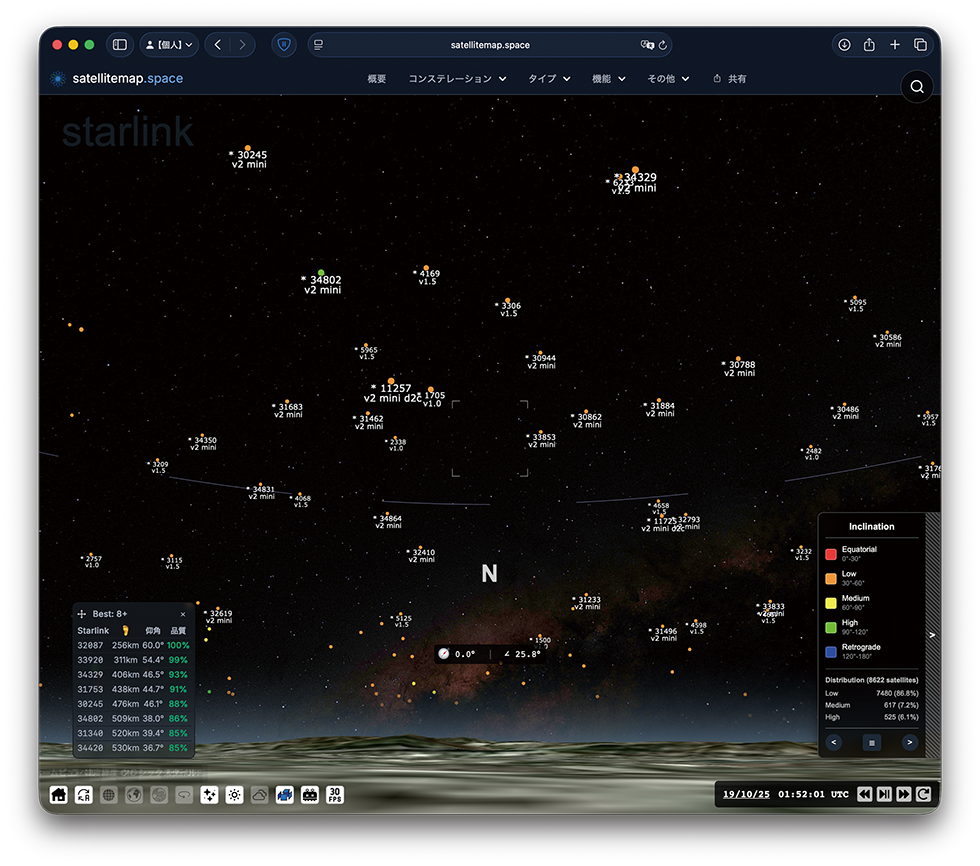This screenshot has width=980, height=866.
Task: Open the magnifier search button
Action: pos(916,88)
